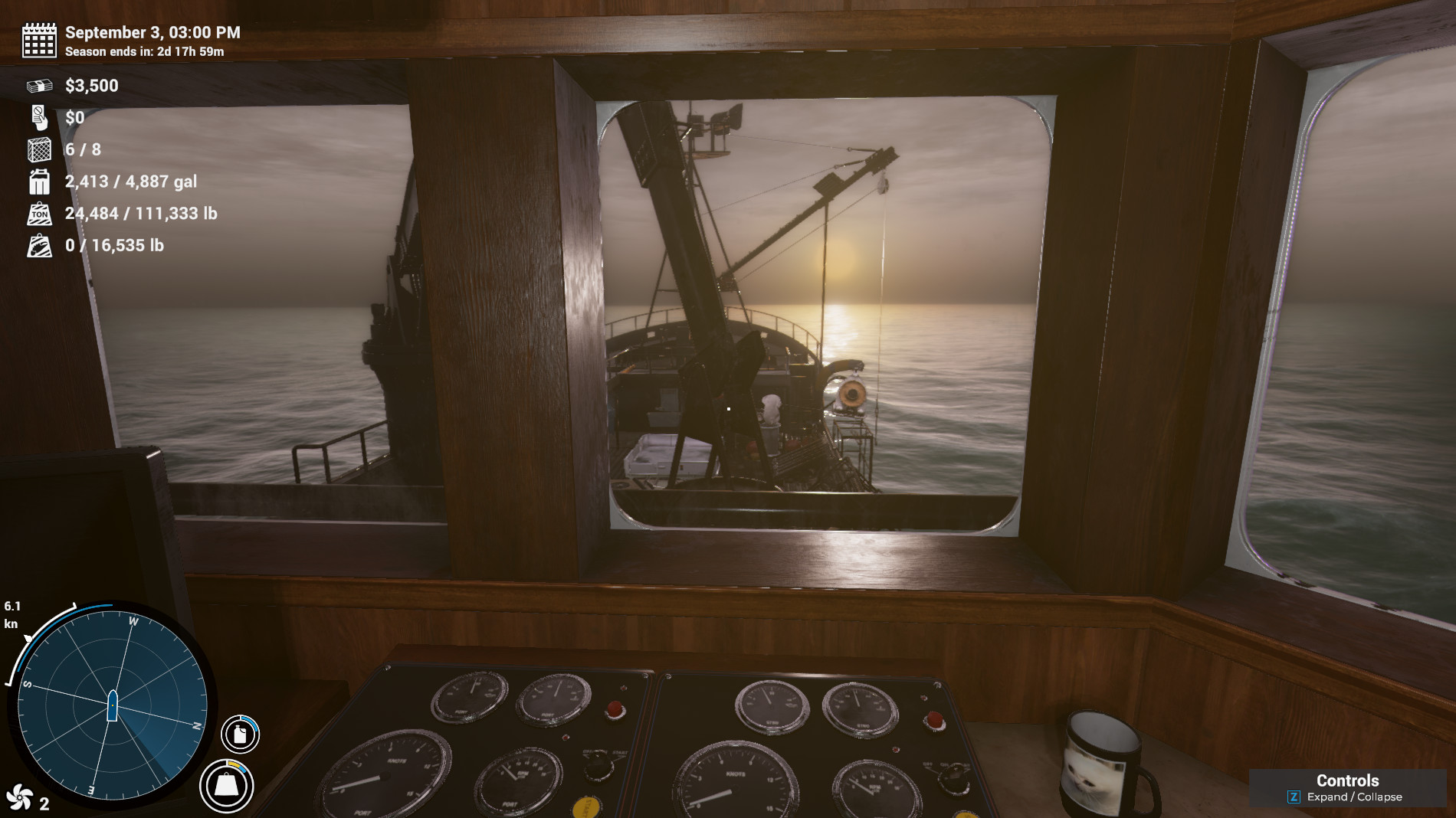Expand the Controls panel with the Z shortcut
The image size is (1456, 818).
click(x=1294, y=797)
